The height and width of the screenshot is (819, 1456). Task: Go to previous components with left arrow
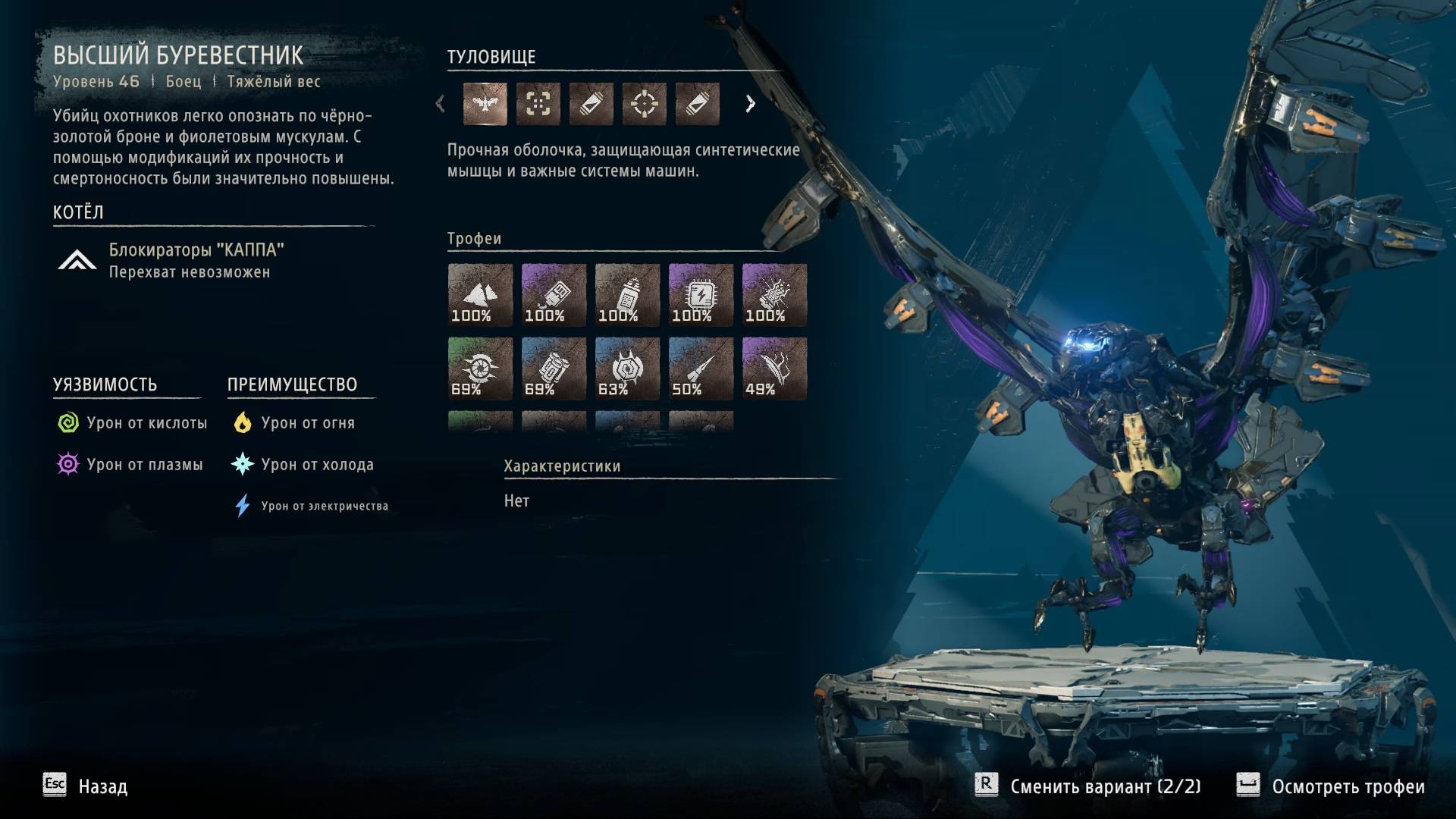[x=440, y=104]
